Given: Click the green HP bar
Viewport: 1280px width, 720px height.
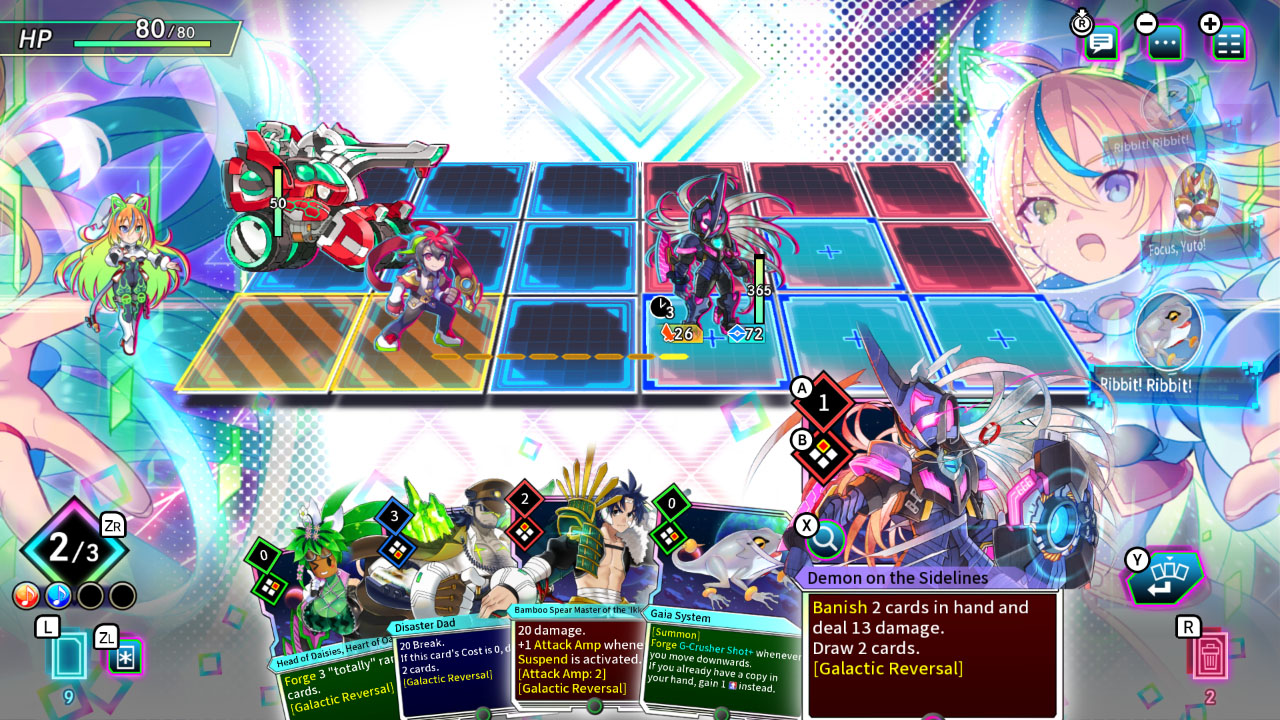Looking at the screenshot, I should pos(140,44).
